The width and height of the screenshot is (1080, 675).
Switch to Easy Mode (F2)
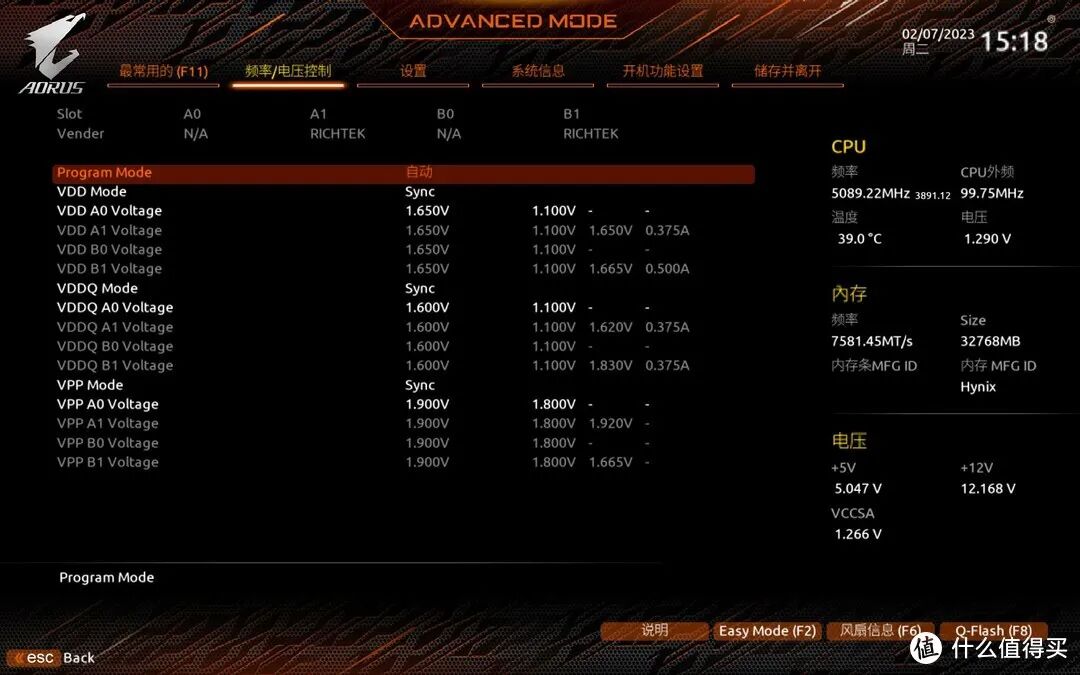pyautogui.click(x=767, y=631)
